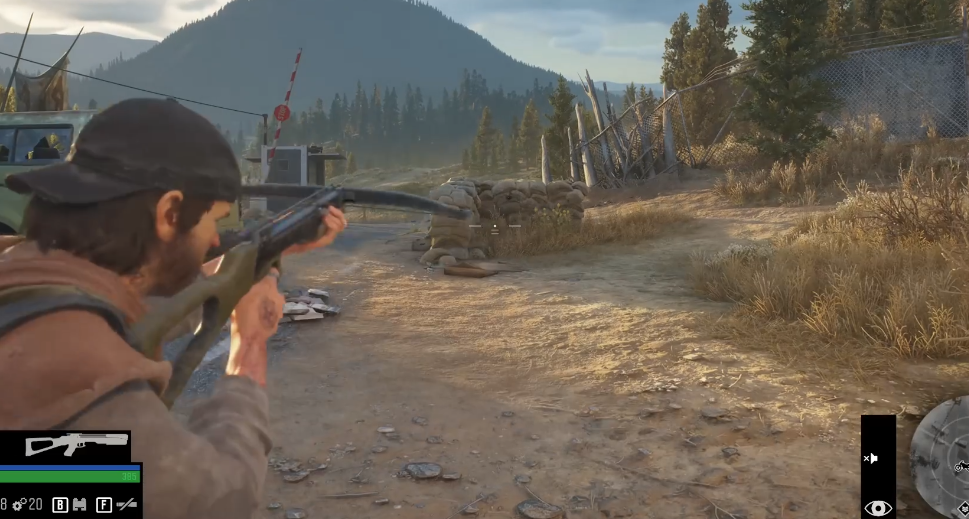The height and width of the screenshot is (519, 969).
Task: Click the muted speaker noise indicator
Action: click(871, 458)
